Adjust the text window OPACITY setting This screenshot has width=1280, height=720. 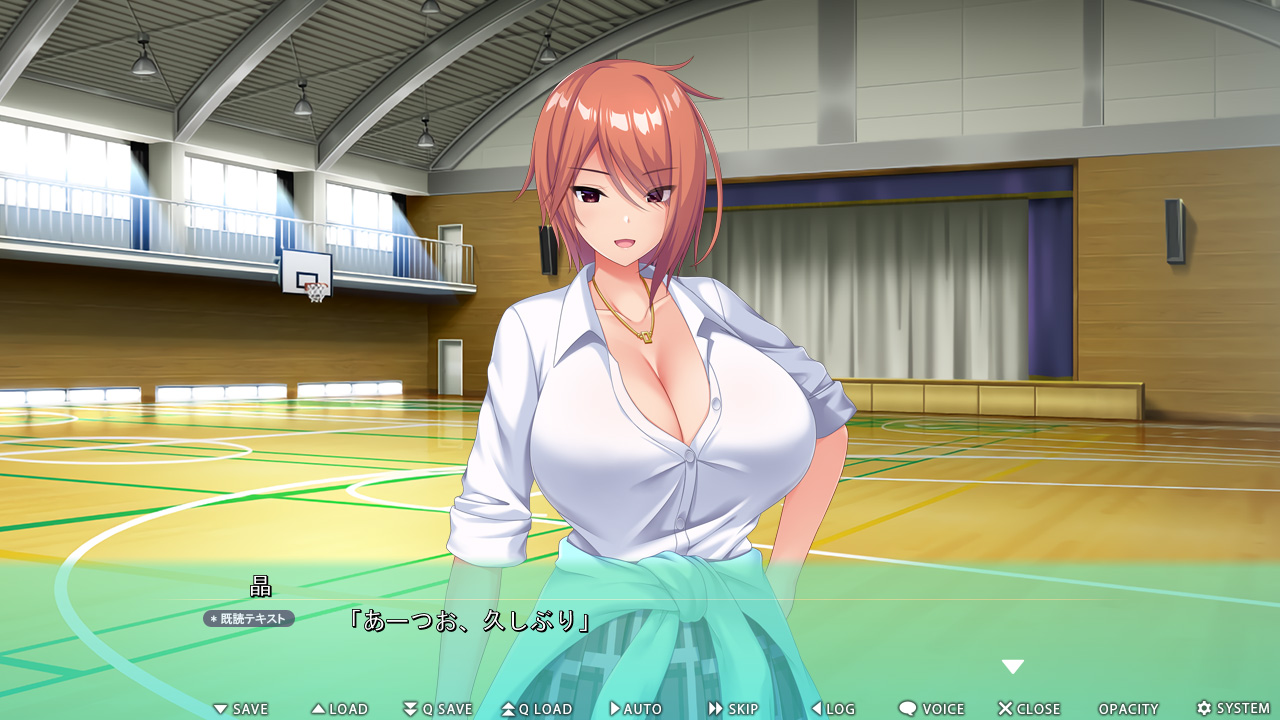[x=1128, y=709]
